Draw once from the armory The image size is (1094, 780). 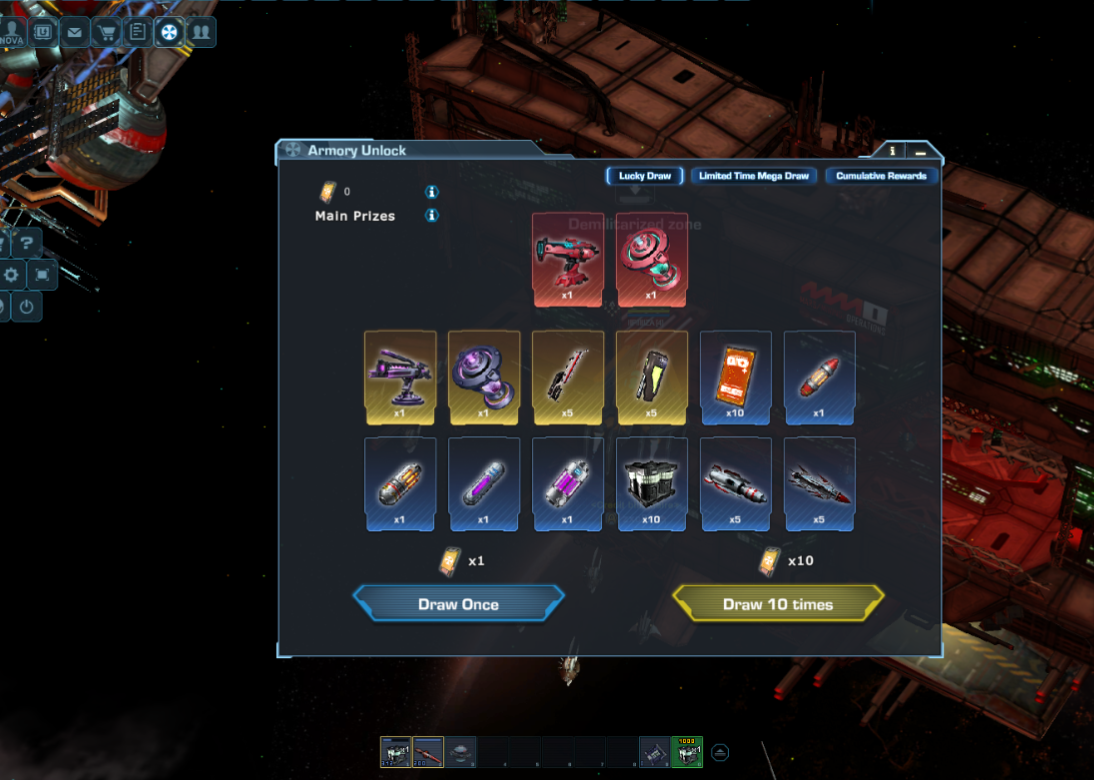458,604
